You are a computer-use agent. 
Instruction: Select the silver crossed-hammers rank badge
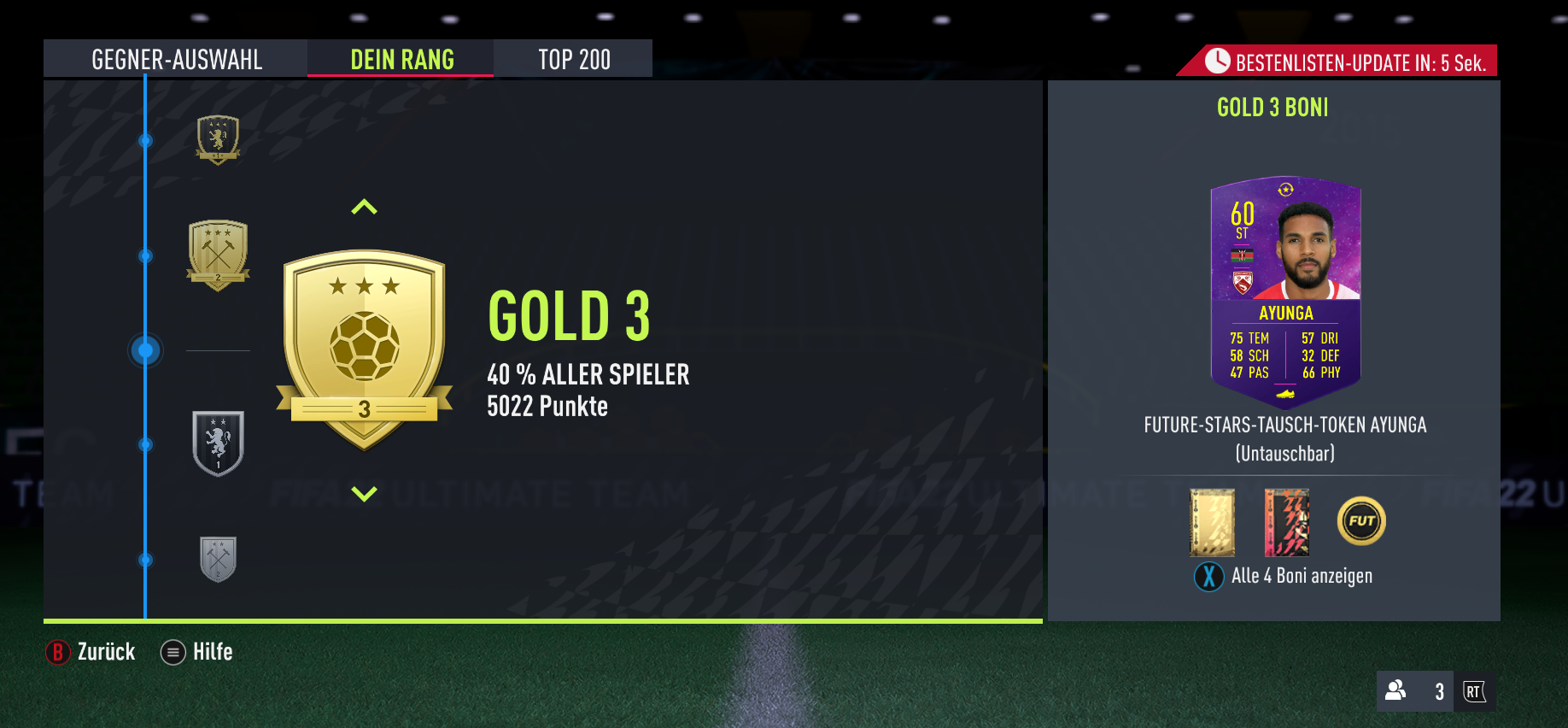(x=218, y=560)
